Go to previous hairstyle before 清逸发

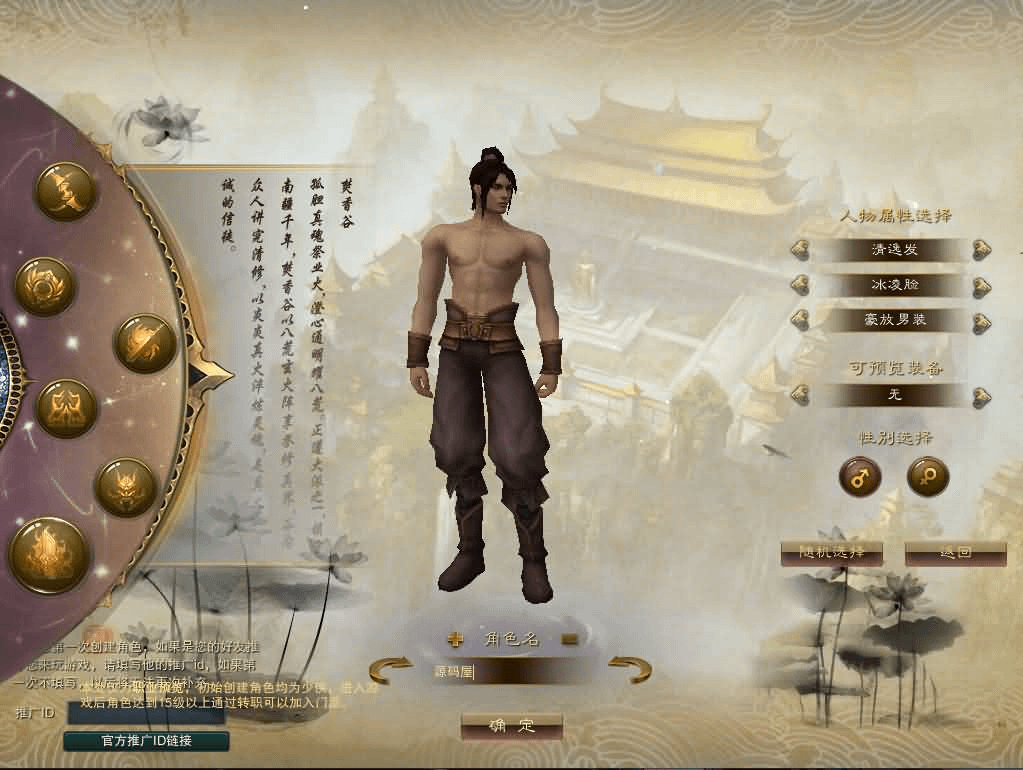tap(800, 250)
